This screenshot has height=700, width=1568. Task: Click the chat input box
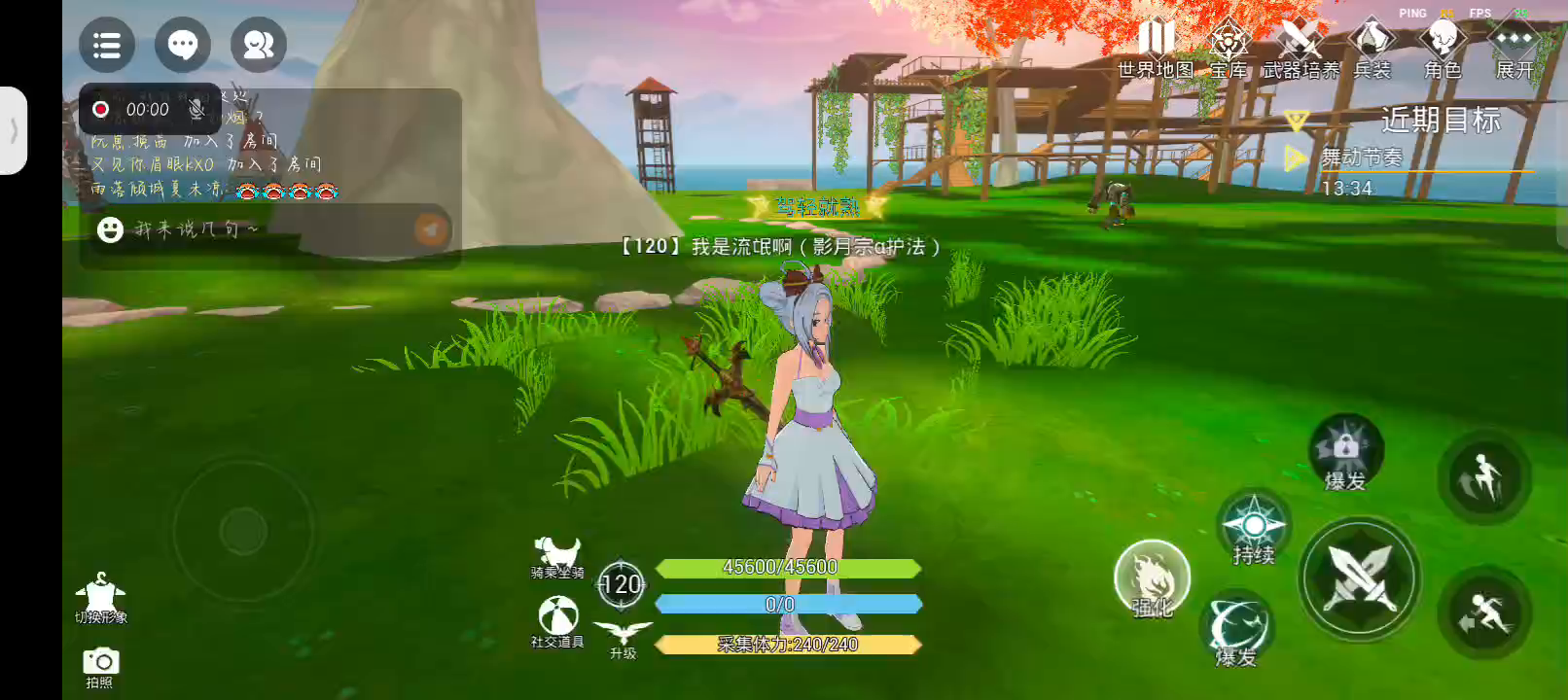click(x=253, y=229)
